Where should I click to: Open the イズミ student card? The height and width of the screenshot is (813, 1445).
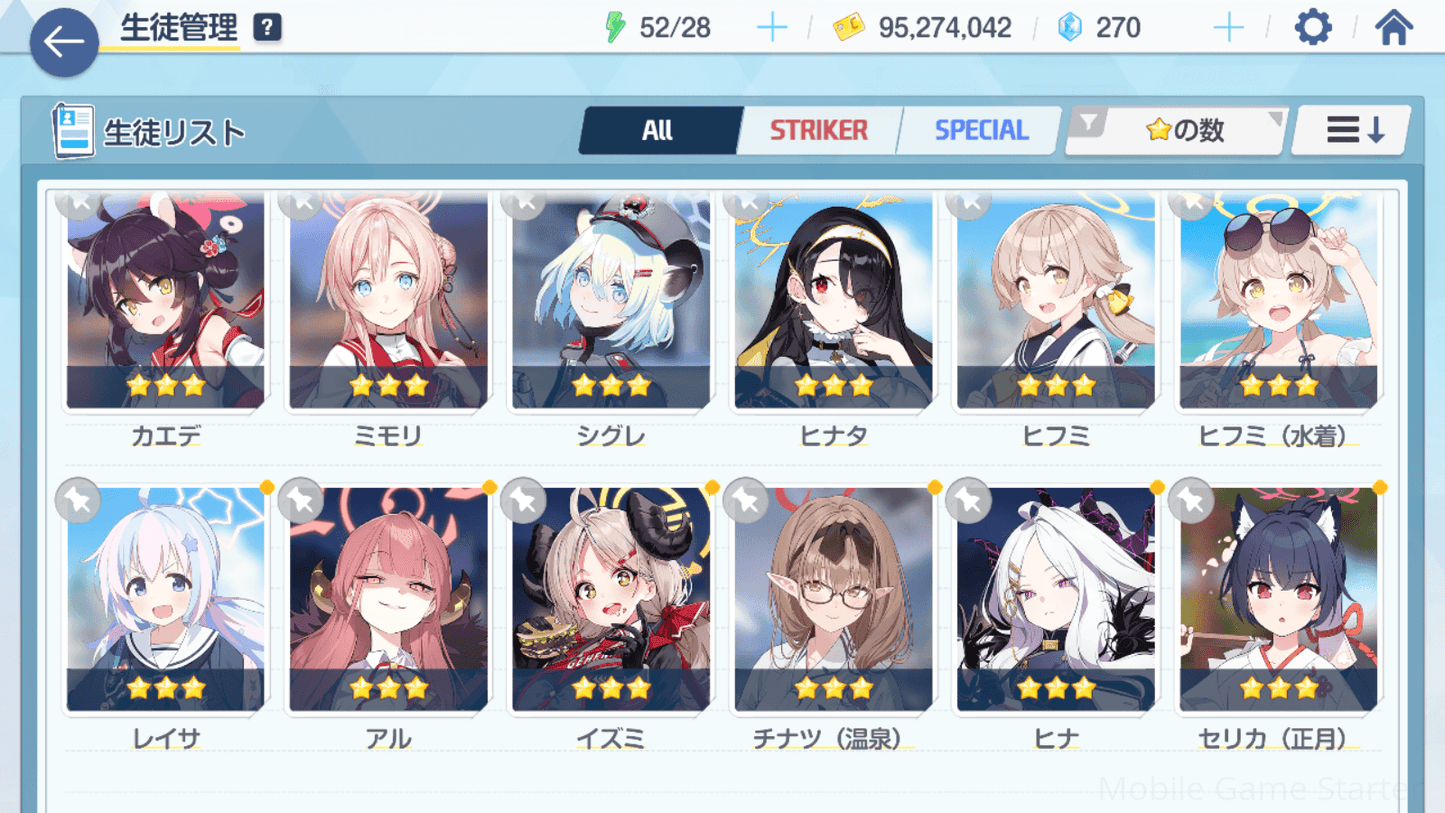coord(611,602)
